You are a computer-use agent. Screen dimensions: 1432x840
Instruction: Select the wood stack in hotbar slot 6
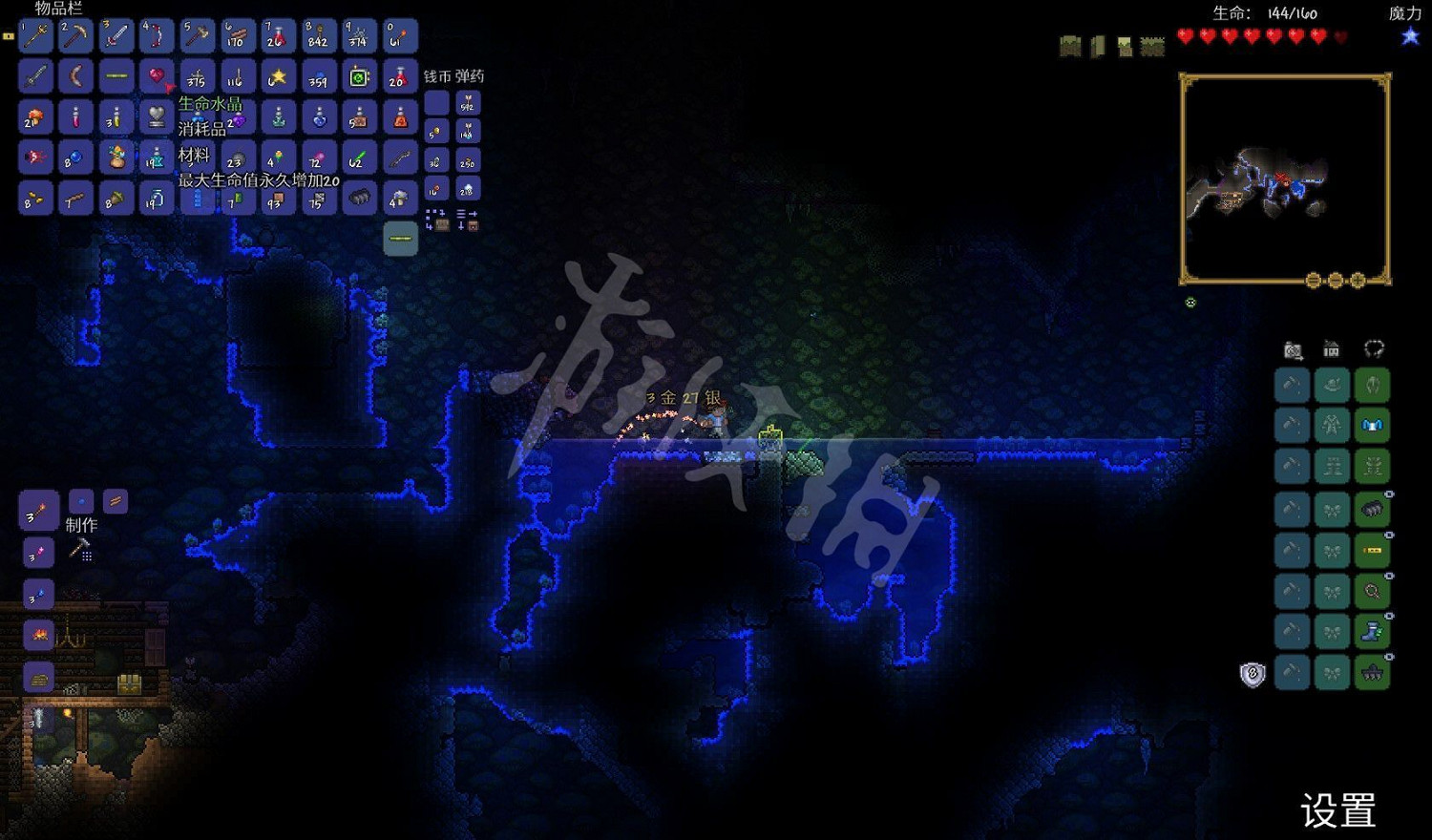pyautogui.click(x=237, y=36)
